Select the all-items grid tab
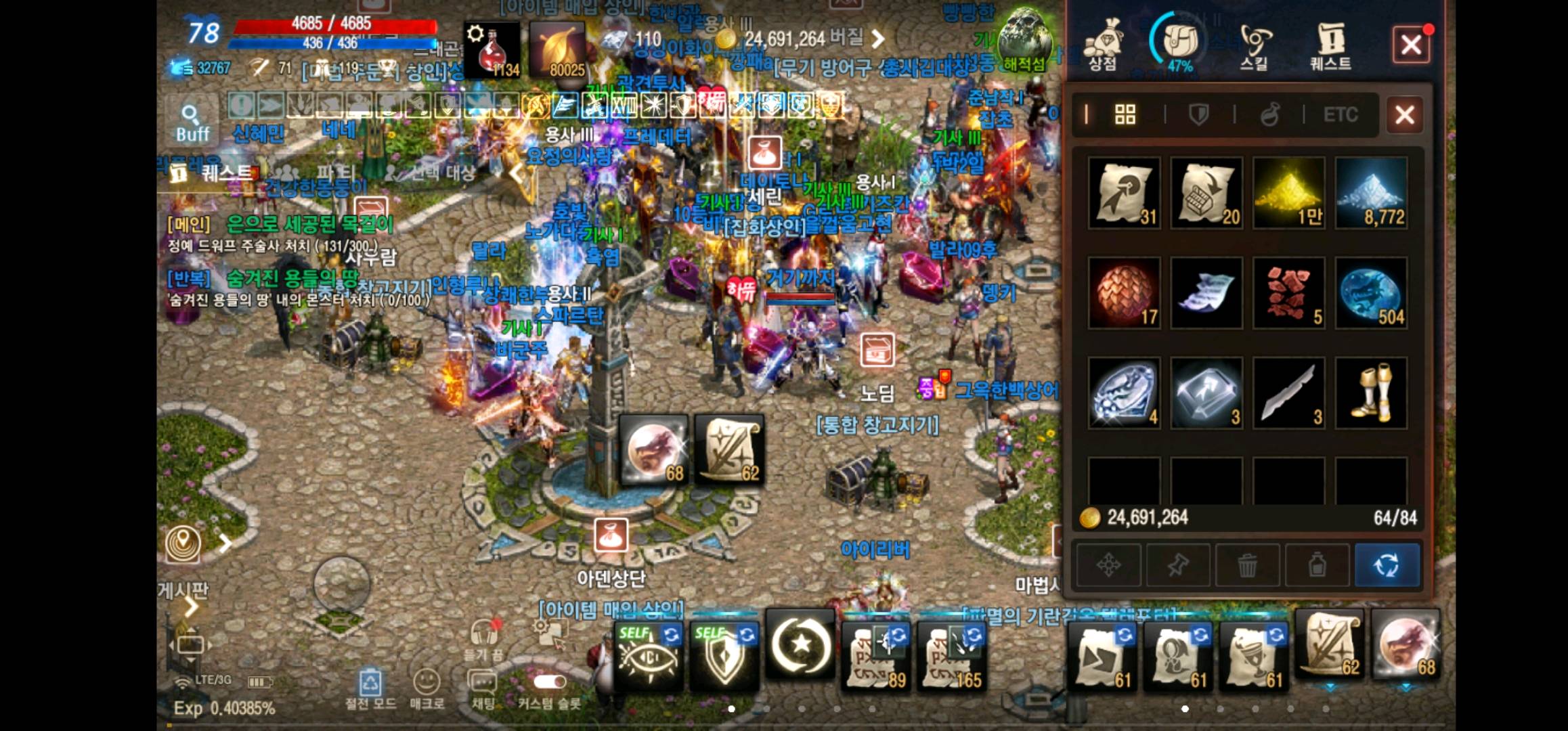The image size is (1568, 731). click(1125, 114)
